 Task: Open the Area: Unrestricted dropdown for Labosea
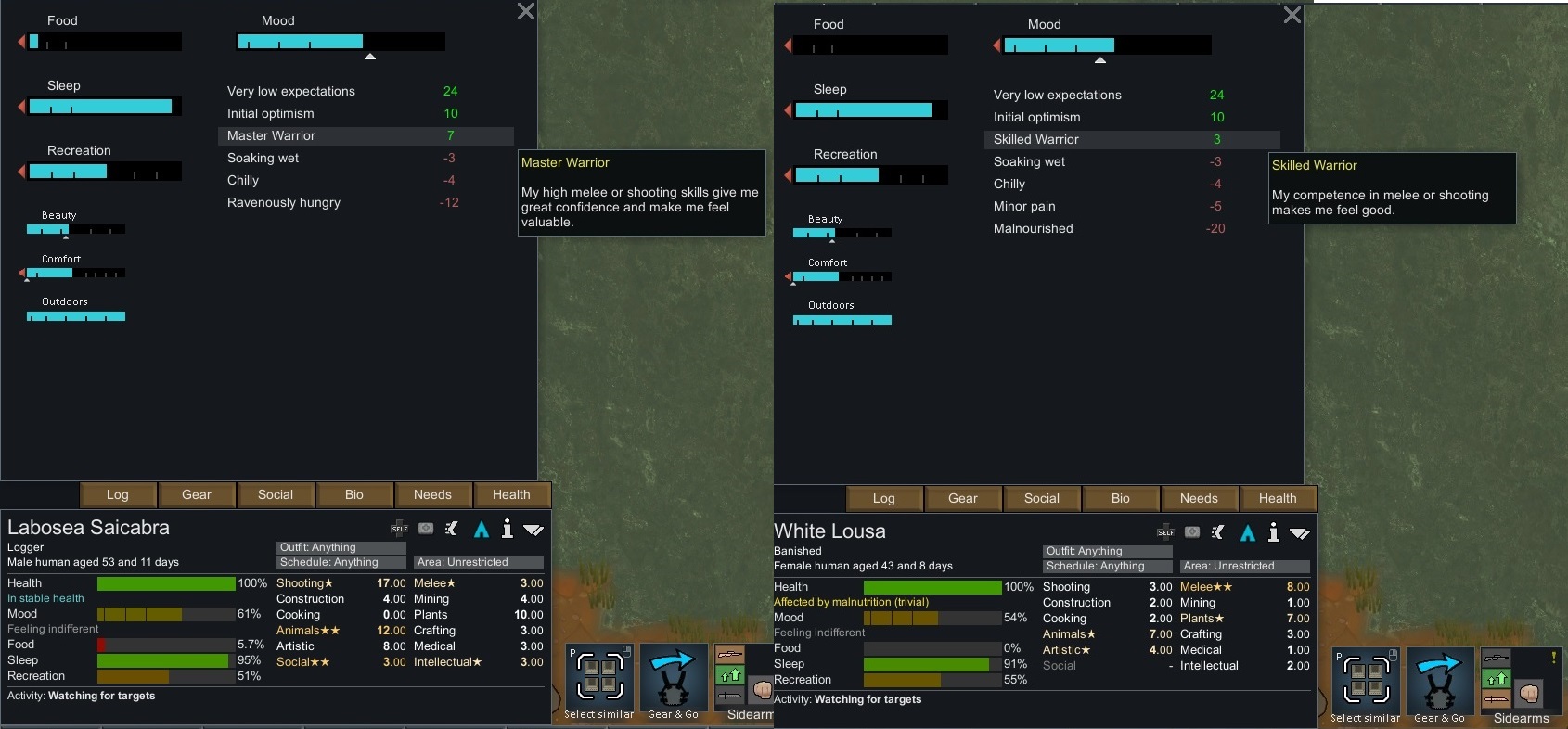[x=479, y=562]
